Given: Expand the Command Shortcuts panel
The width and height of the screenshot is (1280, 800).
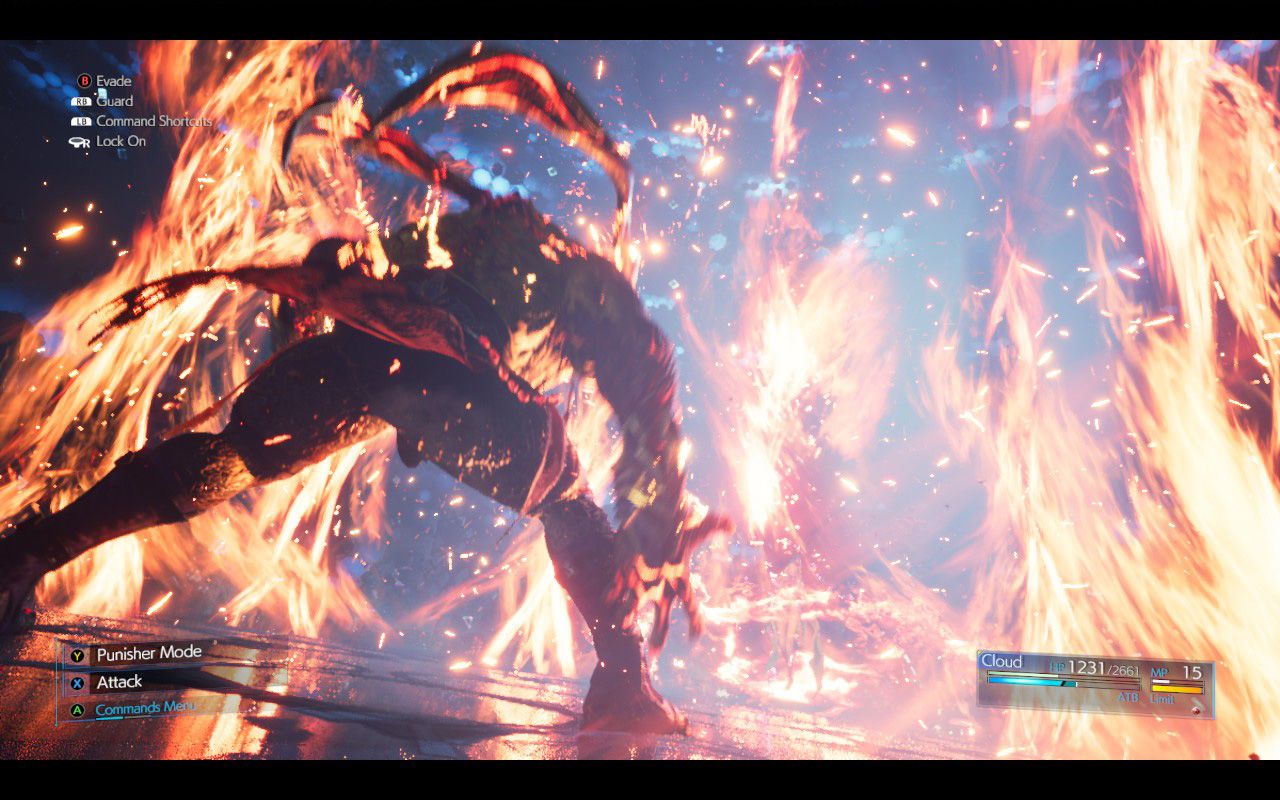Looking at the screenshot, I should pos(154,120).
